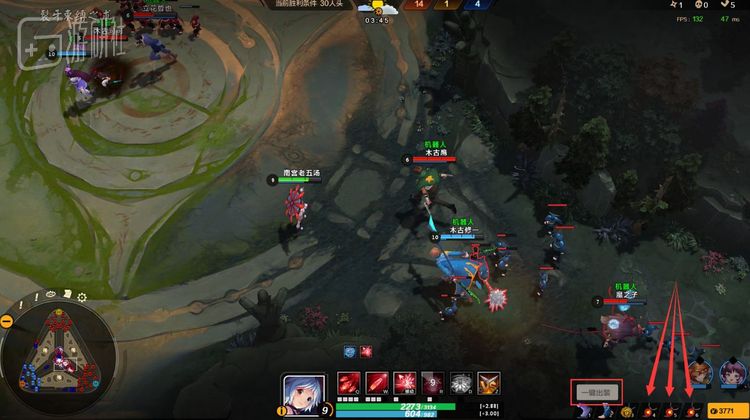Select the purple-haired ally portrait
Image resolution: width=750 pixels, height=420 pixels.
coord(733,372)
